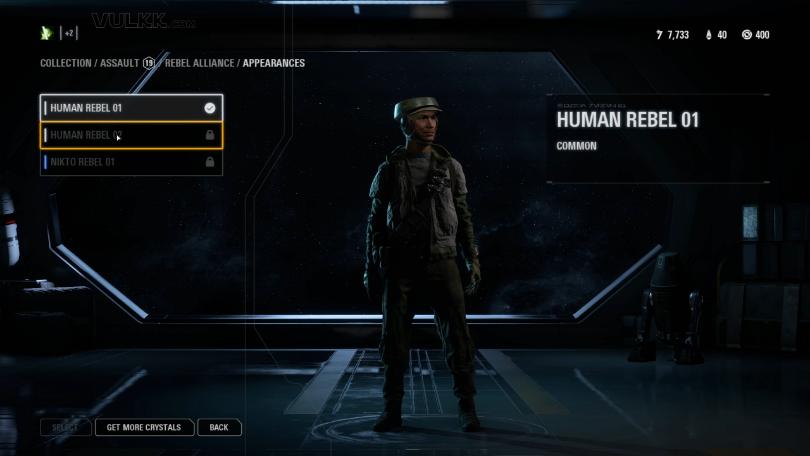Pick the Nikto Rebel 01 appearance
This screenshot has width=810, height=456.
pyautogui.click(x=130, y=162)
